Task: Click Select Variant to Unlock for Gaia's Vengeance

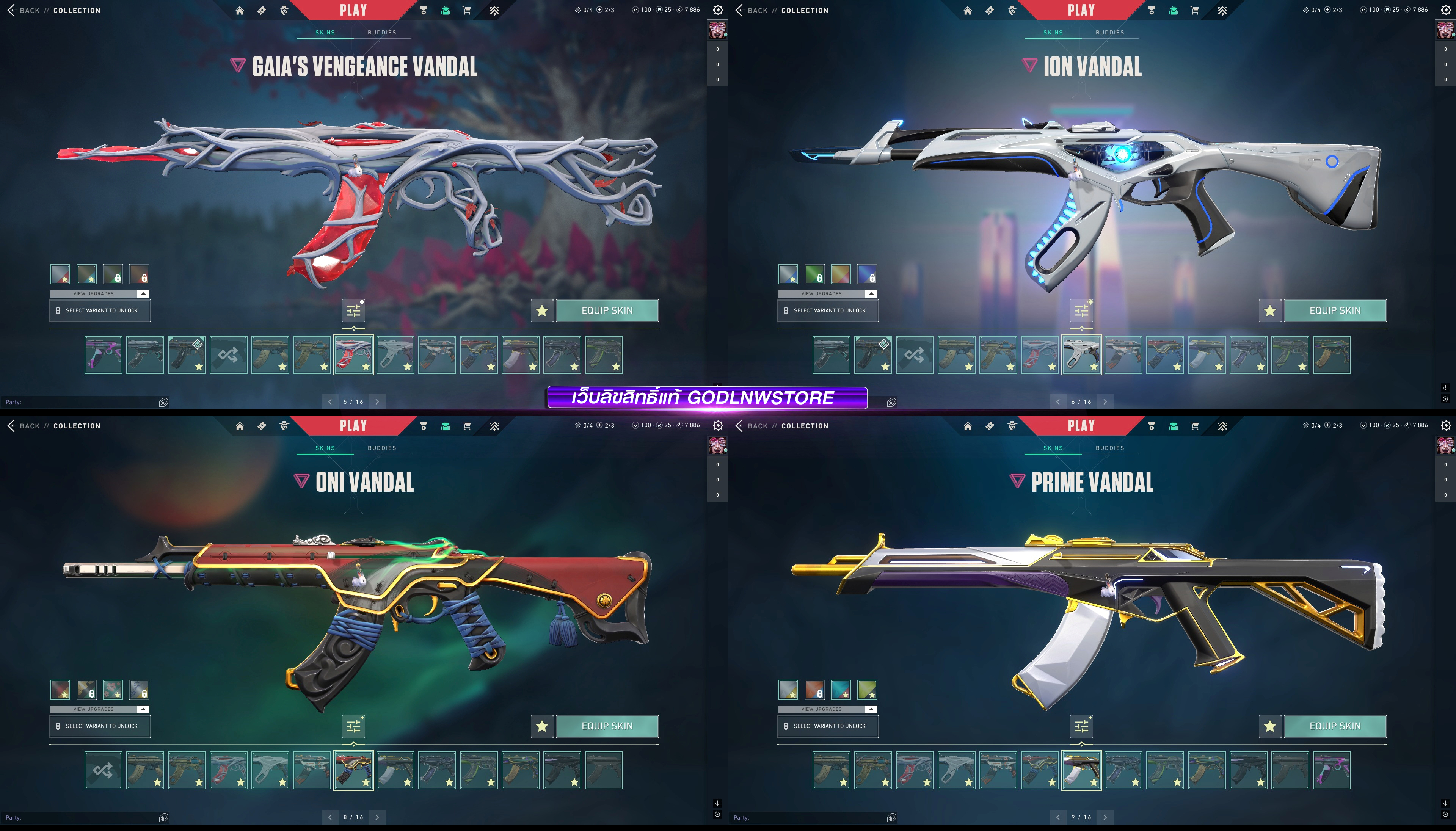Action: (100, 310)
